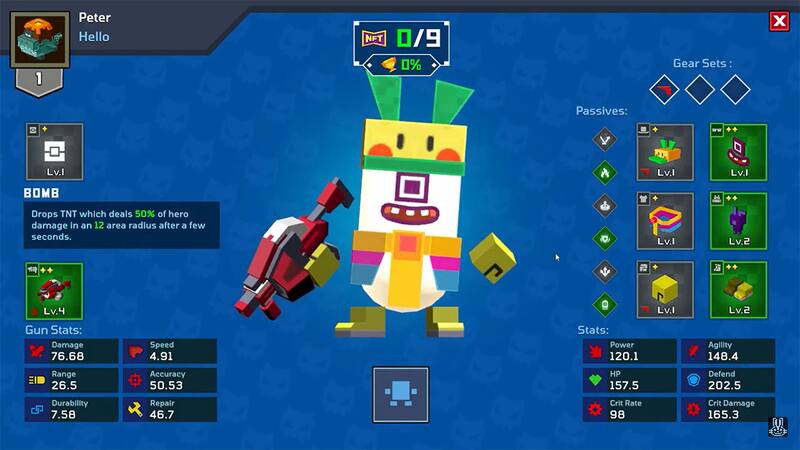Click the NFT 0/9 counter badge

tap(400, 39)
